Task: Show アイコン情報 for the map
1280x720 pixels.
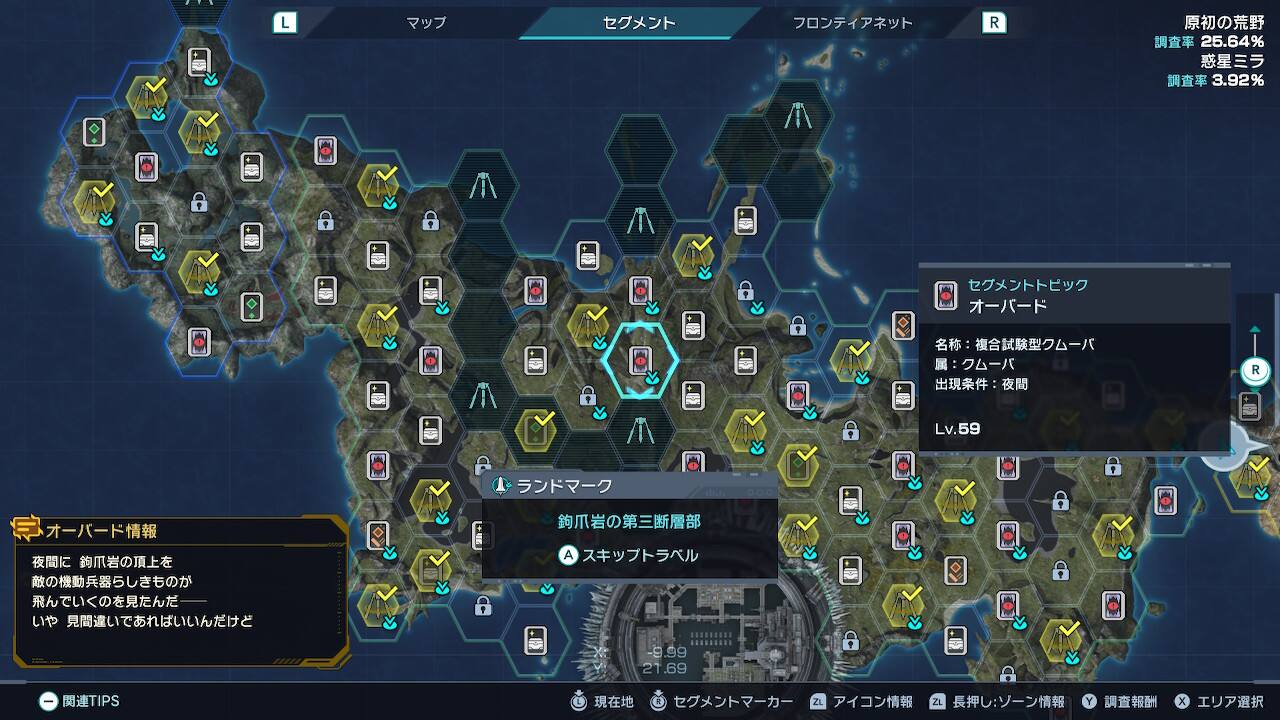Action: pyautogui.click(x=861, y=701)
